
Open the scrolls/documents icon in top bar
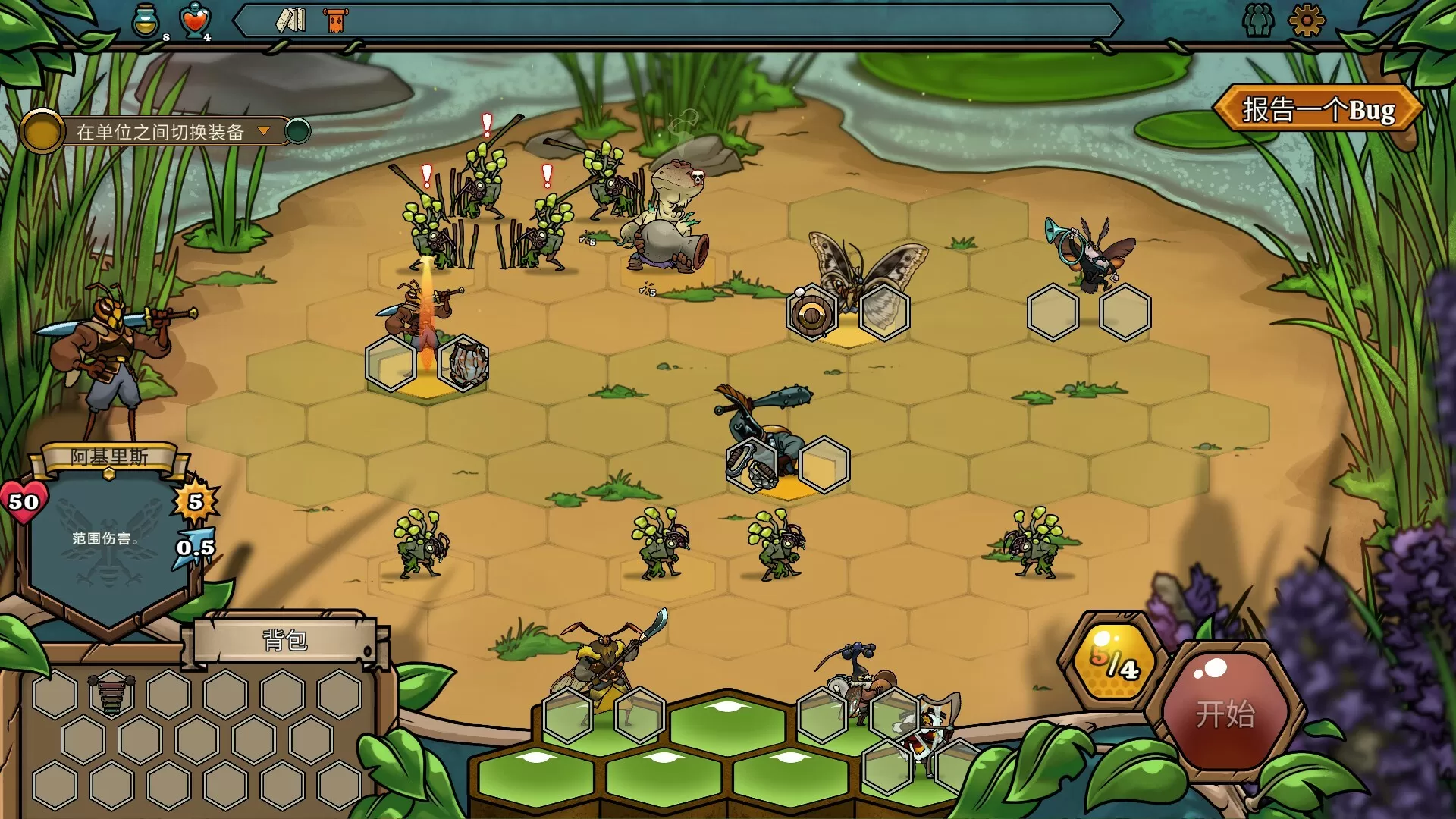290,21
